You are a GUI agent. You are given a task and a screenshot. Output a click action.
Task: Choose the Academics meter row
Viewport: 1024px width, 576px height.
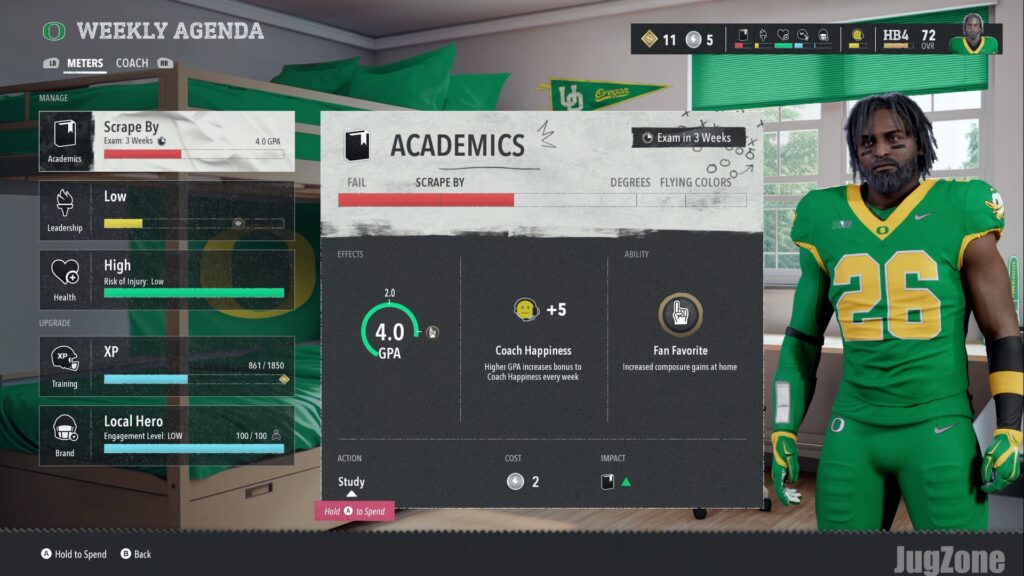(x=166, y=141)
